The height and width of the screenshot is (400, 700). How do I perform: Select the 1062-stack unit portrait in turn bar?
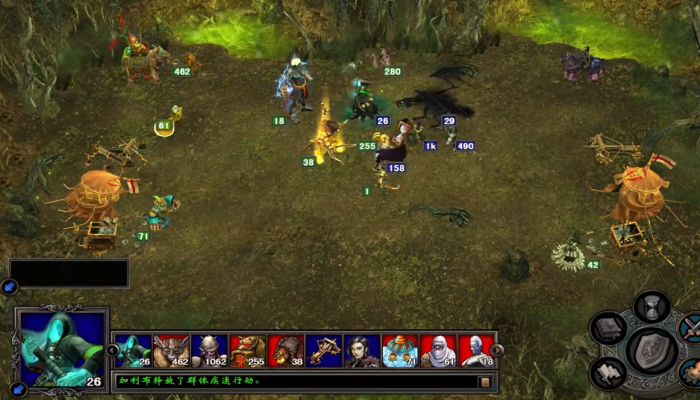pyautogui.click(x=209, y=351)
